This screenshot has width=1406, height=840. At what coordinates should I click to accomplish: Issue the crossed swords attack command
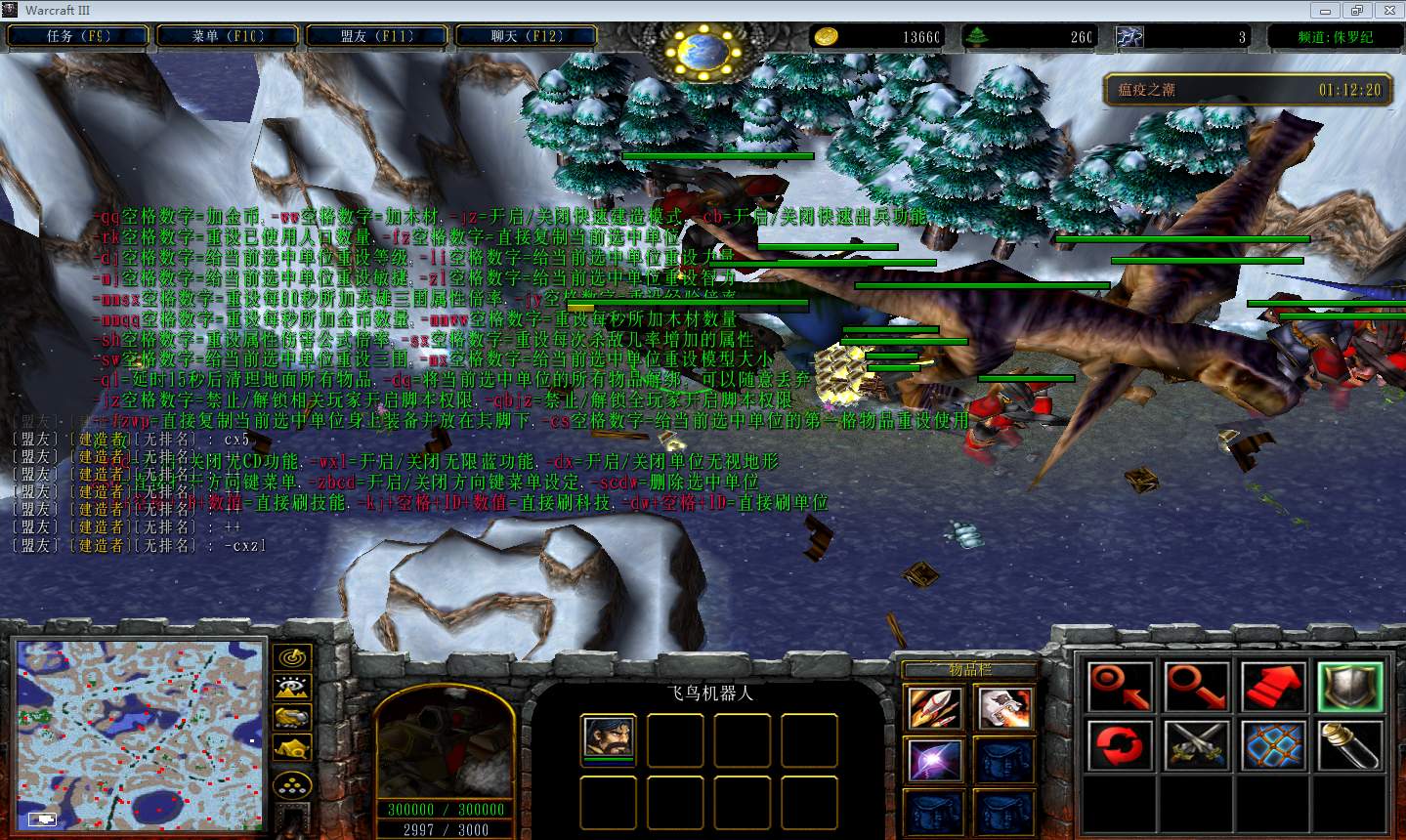pyautogui.click(x=1197, y=746)
